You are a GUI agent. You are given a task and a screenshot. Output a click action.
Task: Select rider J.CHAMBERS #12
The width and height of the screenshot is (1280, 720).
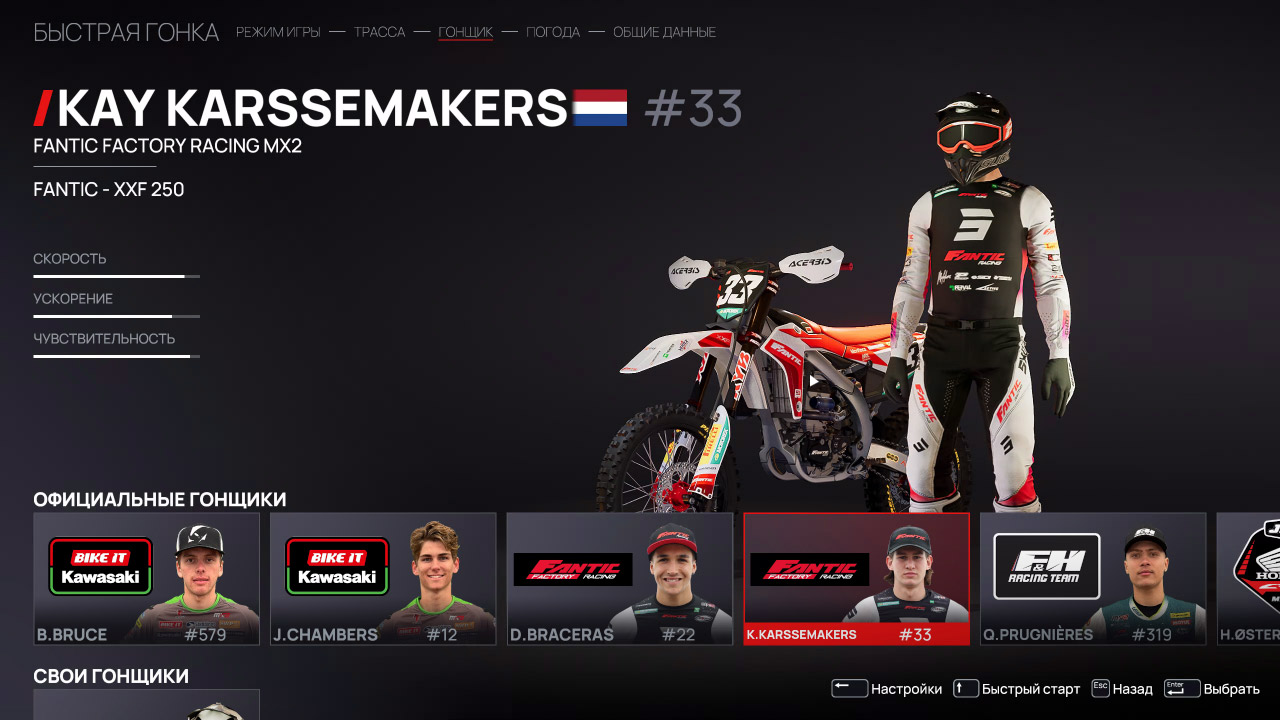(x=383, y=580)
